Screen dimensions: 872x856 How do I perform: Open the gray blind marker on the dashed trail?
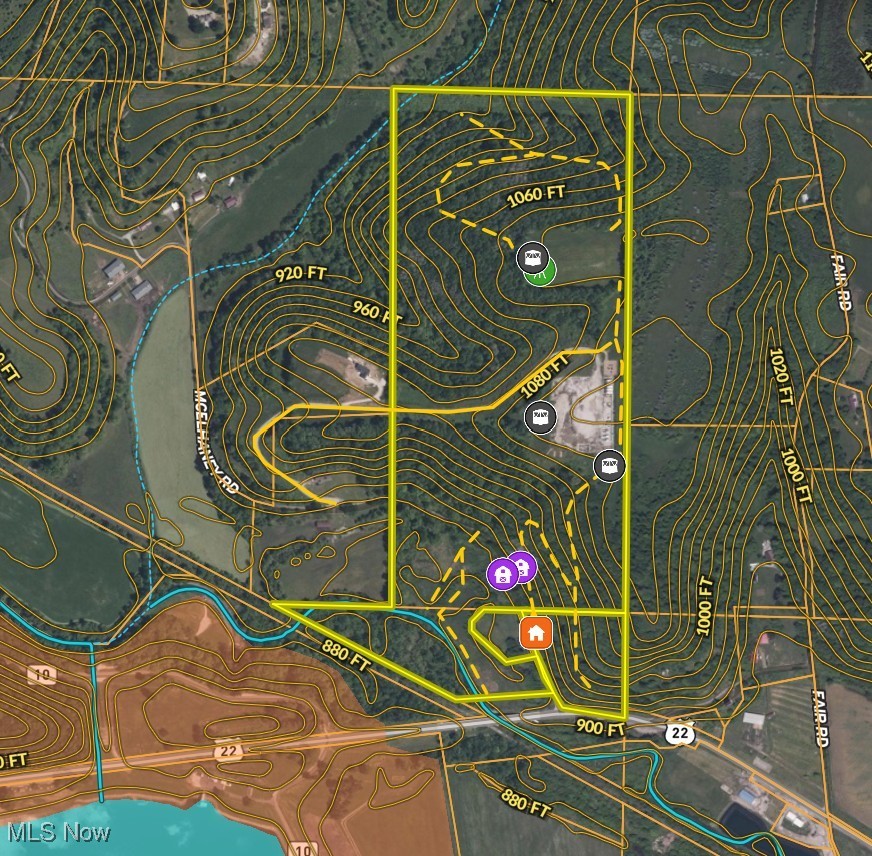tap(609, 465)
